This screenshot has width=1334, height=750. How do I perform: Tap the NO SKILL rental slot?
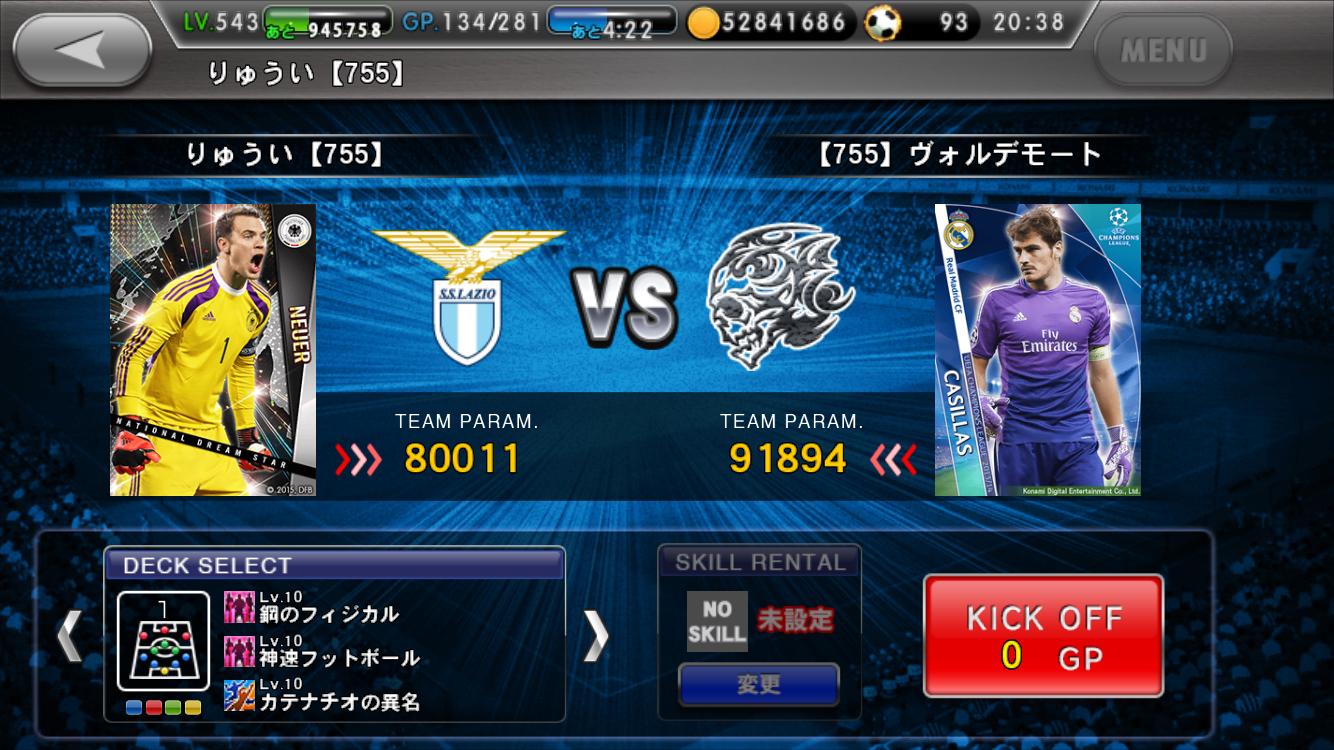pyautogui.click(x=717, y=621)
